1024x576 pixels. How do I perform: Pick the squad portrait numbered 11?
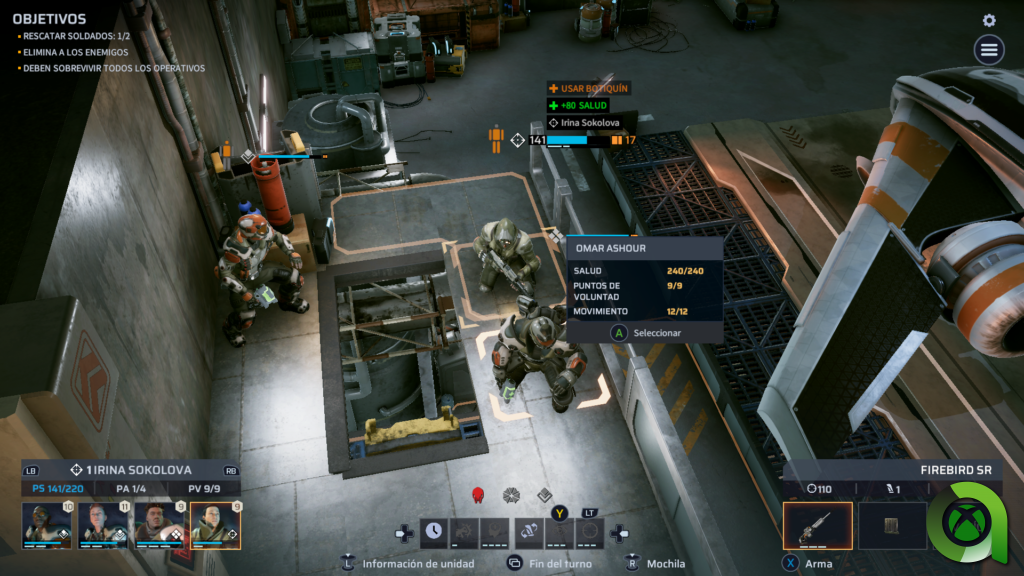[103, 525]
